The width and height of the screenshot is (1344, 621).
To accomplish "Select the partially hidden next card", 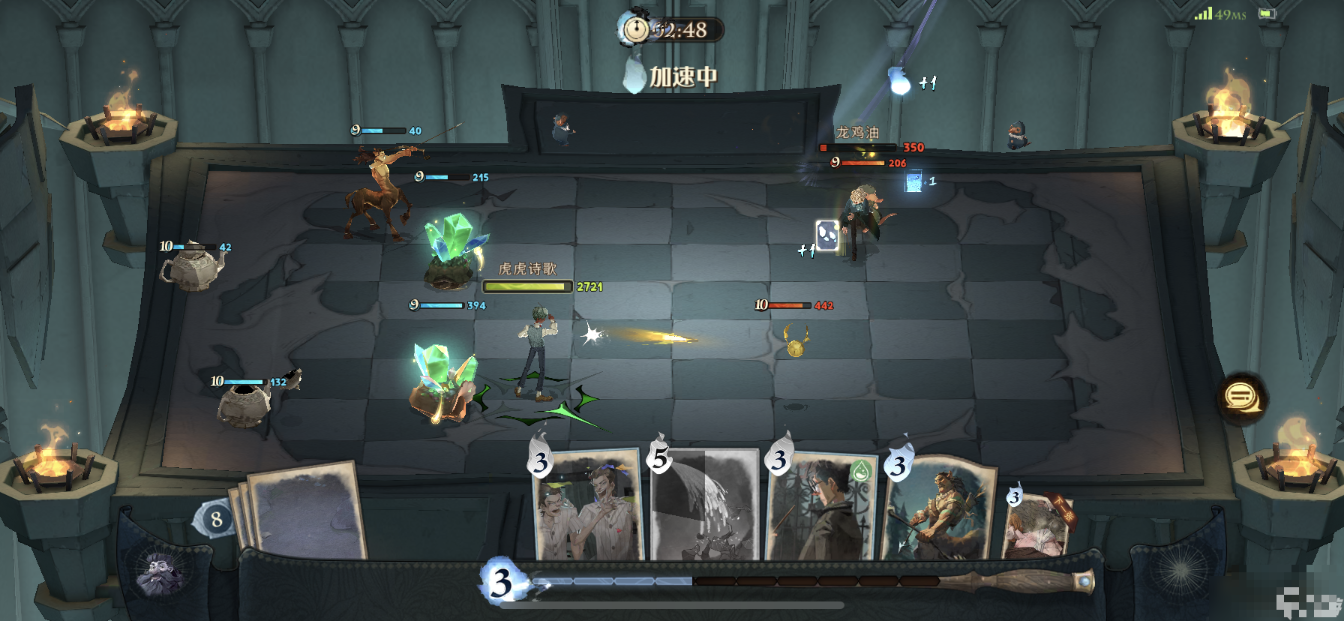I will 1038,525.
